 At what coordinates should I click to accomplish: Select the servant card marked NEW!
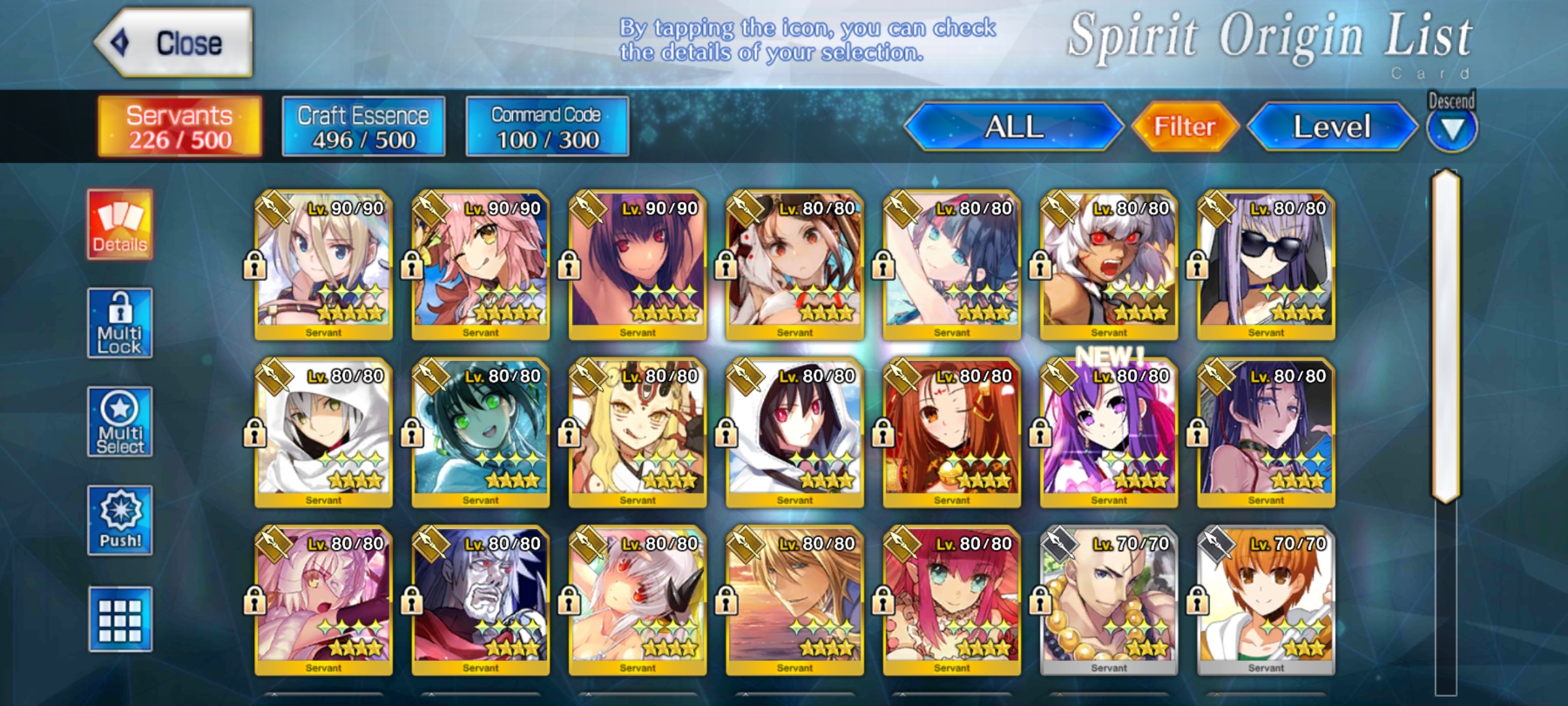coord(1109,433)
